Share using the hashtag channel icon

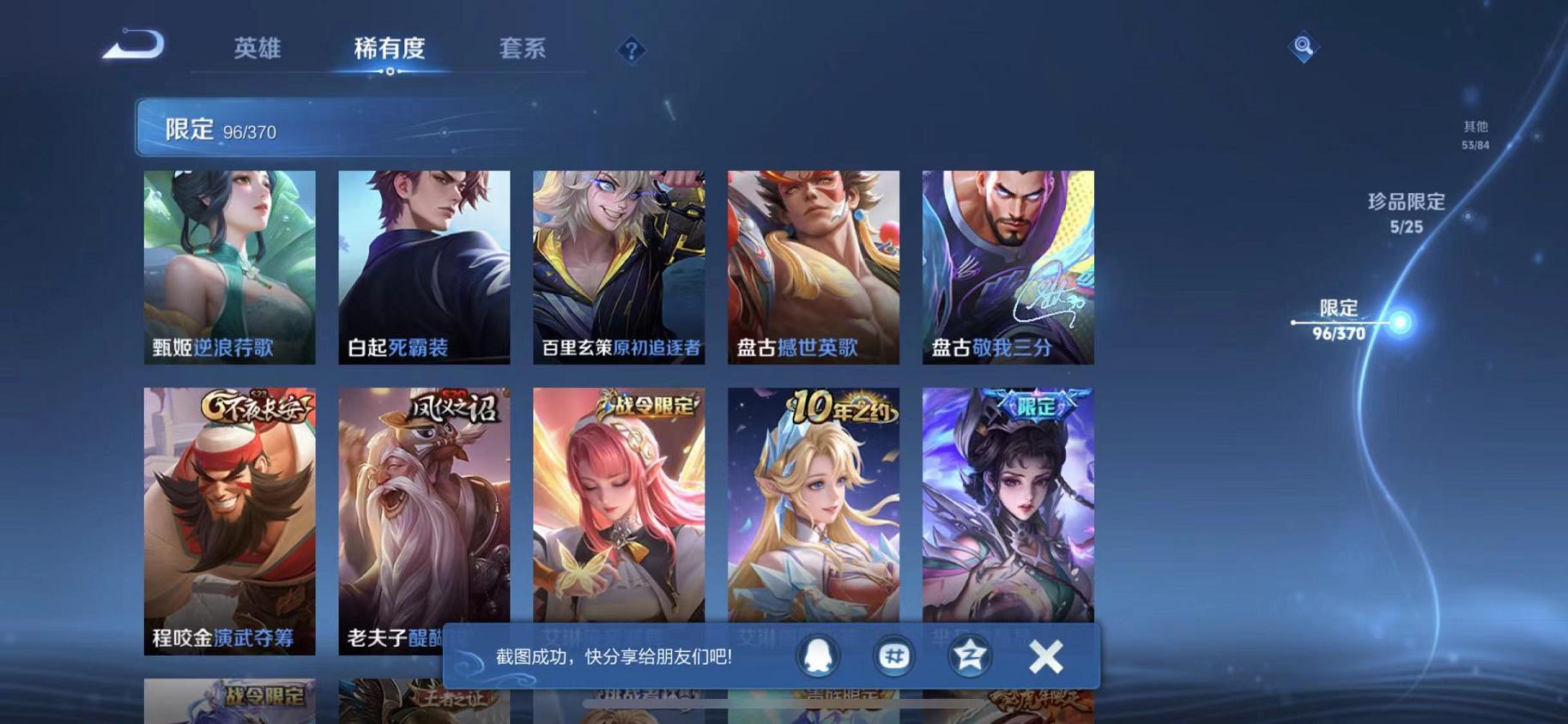pyautogui.click(x=893, y=655)
